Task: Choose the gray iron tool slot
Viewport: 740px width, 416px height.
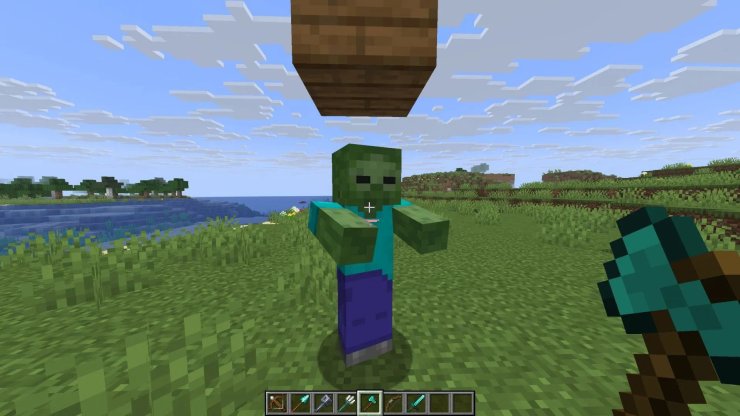Action: 323,402
